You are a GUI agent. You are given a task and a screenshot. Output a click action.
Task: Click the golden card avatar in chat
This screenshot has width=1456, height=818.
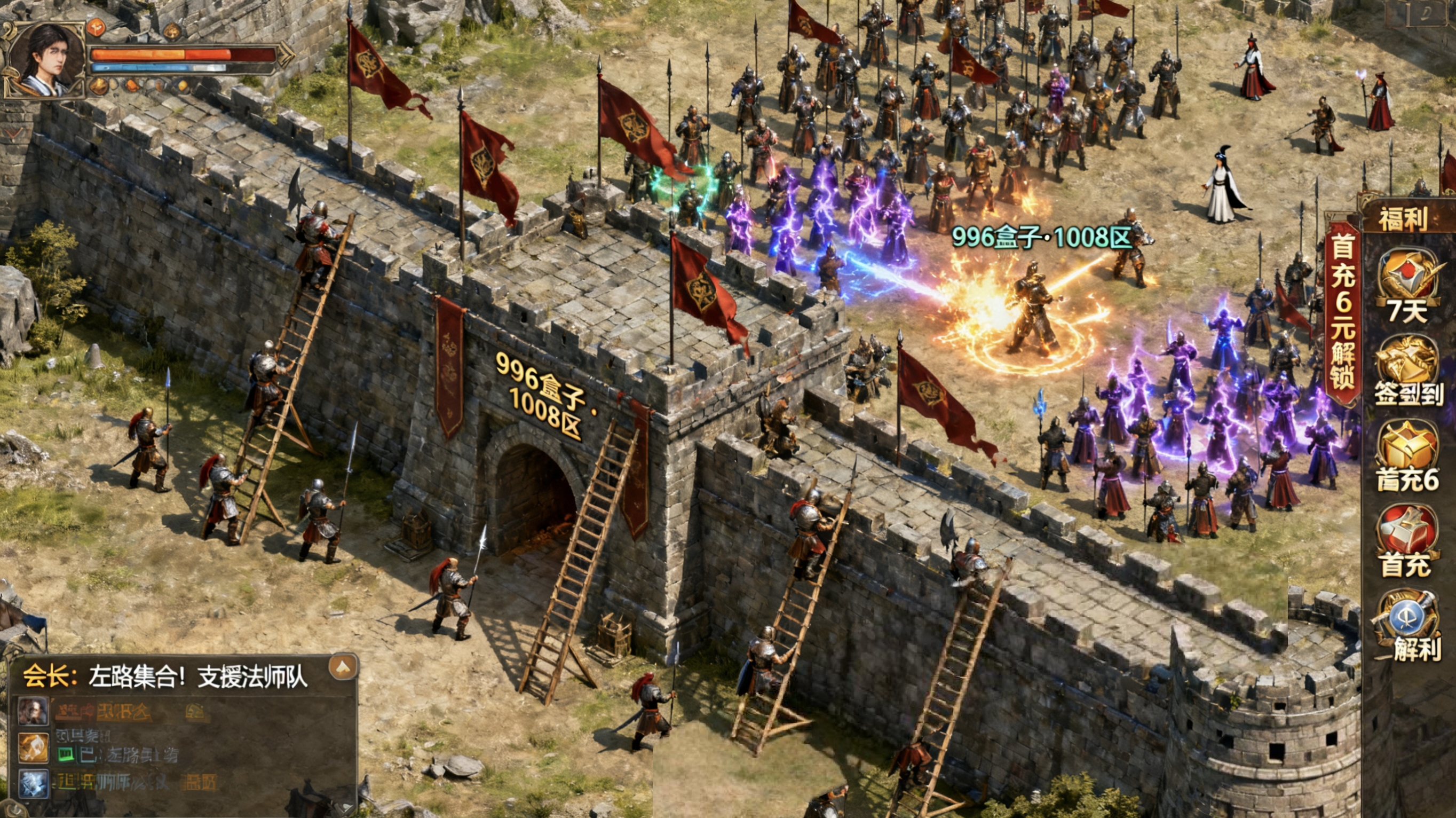(x=33, y=748)
